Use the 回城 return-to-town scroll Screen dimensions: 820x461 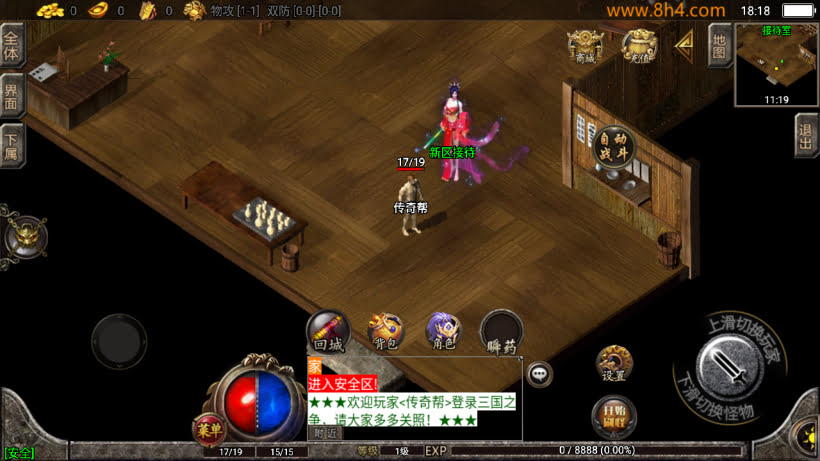click(x=328, y=329)
